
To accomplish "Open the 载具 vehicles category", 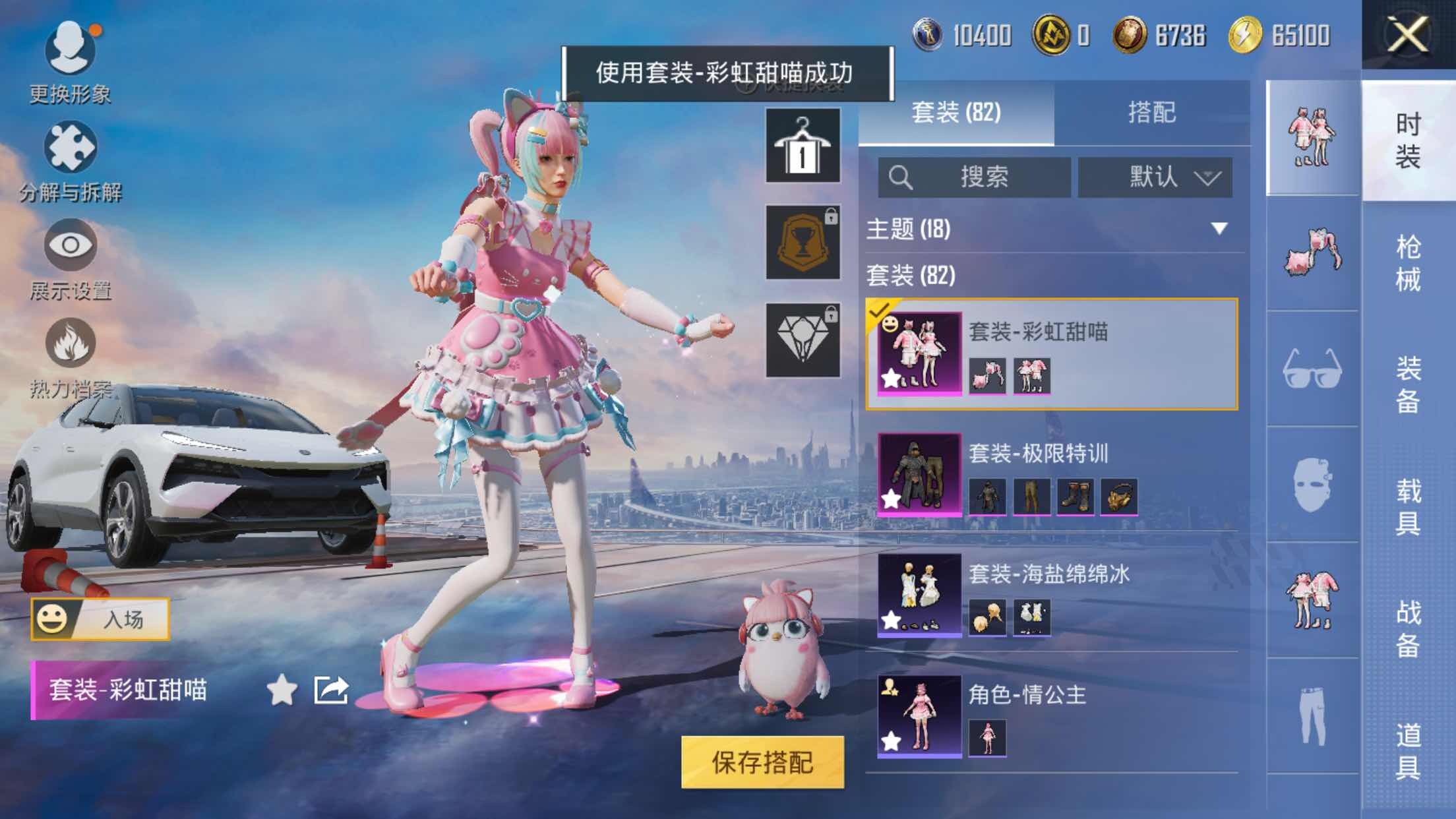I will (1408, 506).
